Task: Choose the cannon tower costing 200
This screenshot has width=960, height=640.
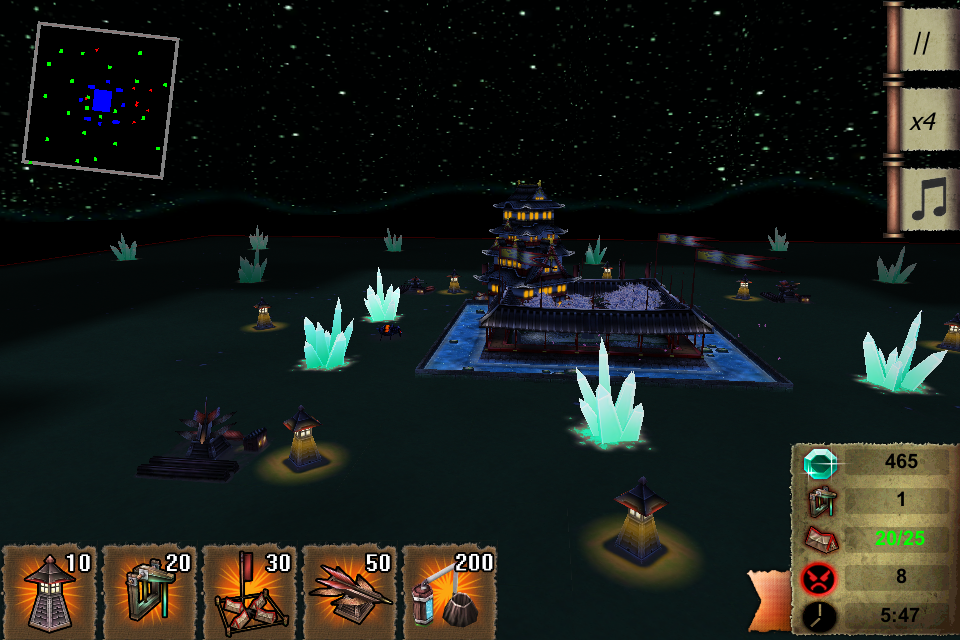Action: 450,592
